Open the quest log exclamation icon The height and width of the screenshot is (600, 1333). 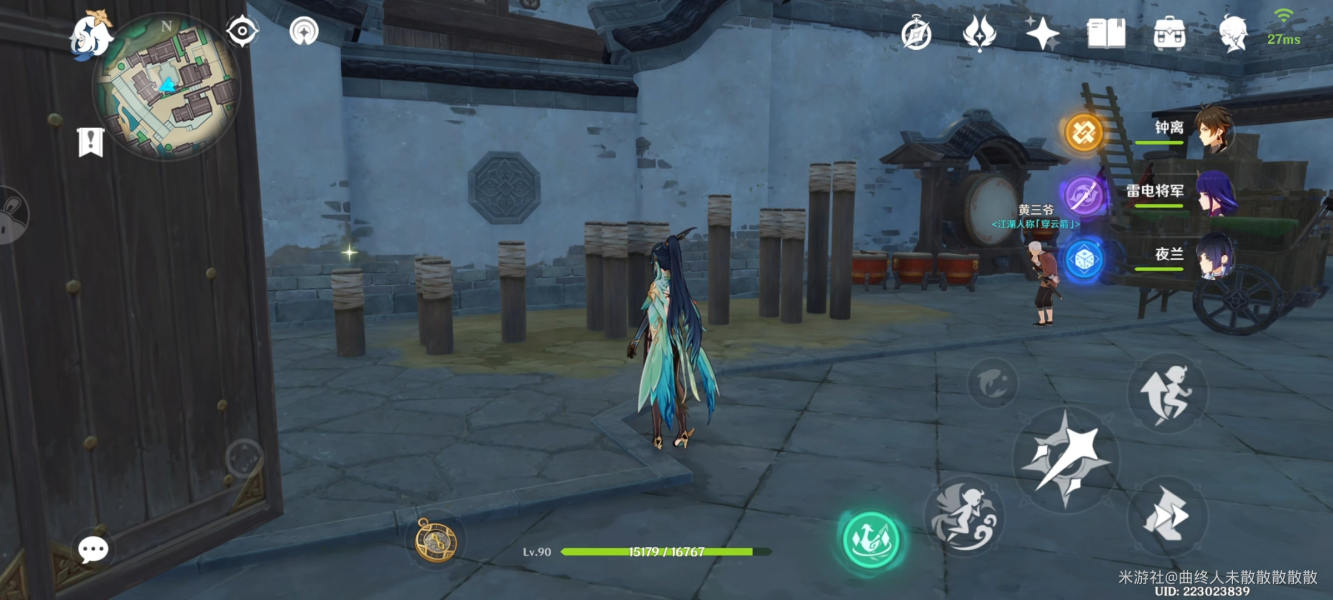click(x=90, y=142)
